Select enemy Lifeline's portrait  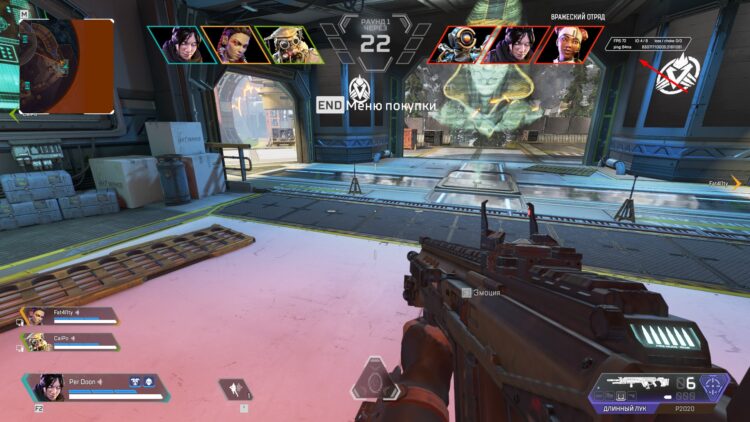coord(566,45)
